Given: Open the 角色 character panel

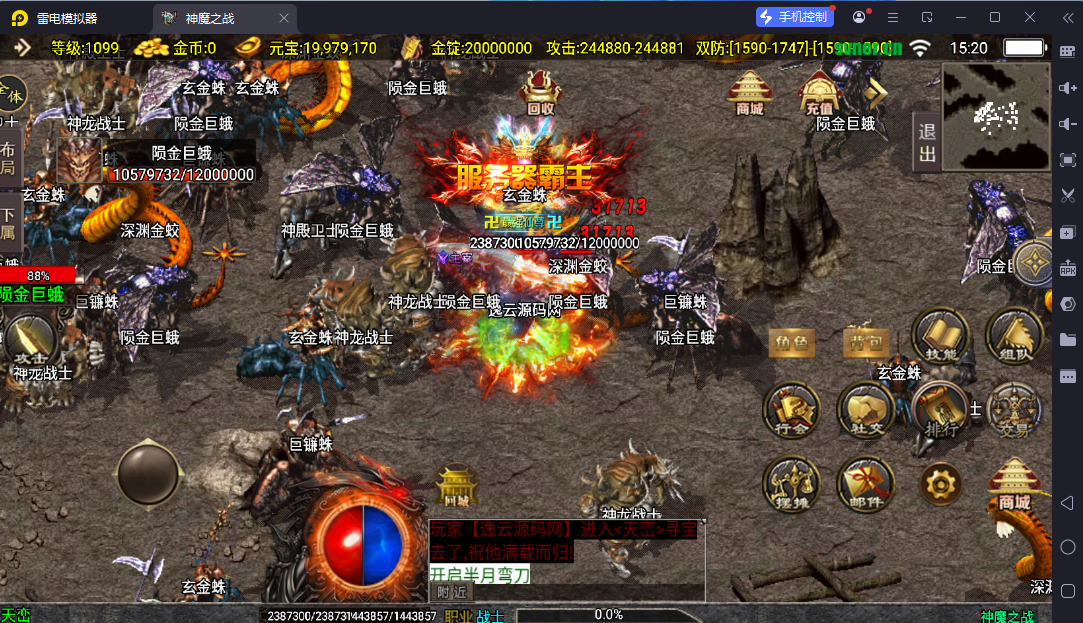Looking at the screenshot, I should pos(792,343).
